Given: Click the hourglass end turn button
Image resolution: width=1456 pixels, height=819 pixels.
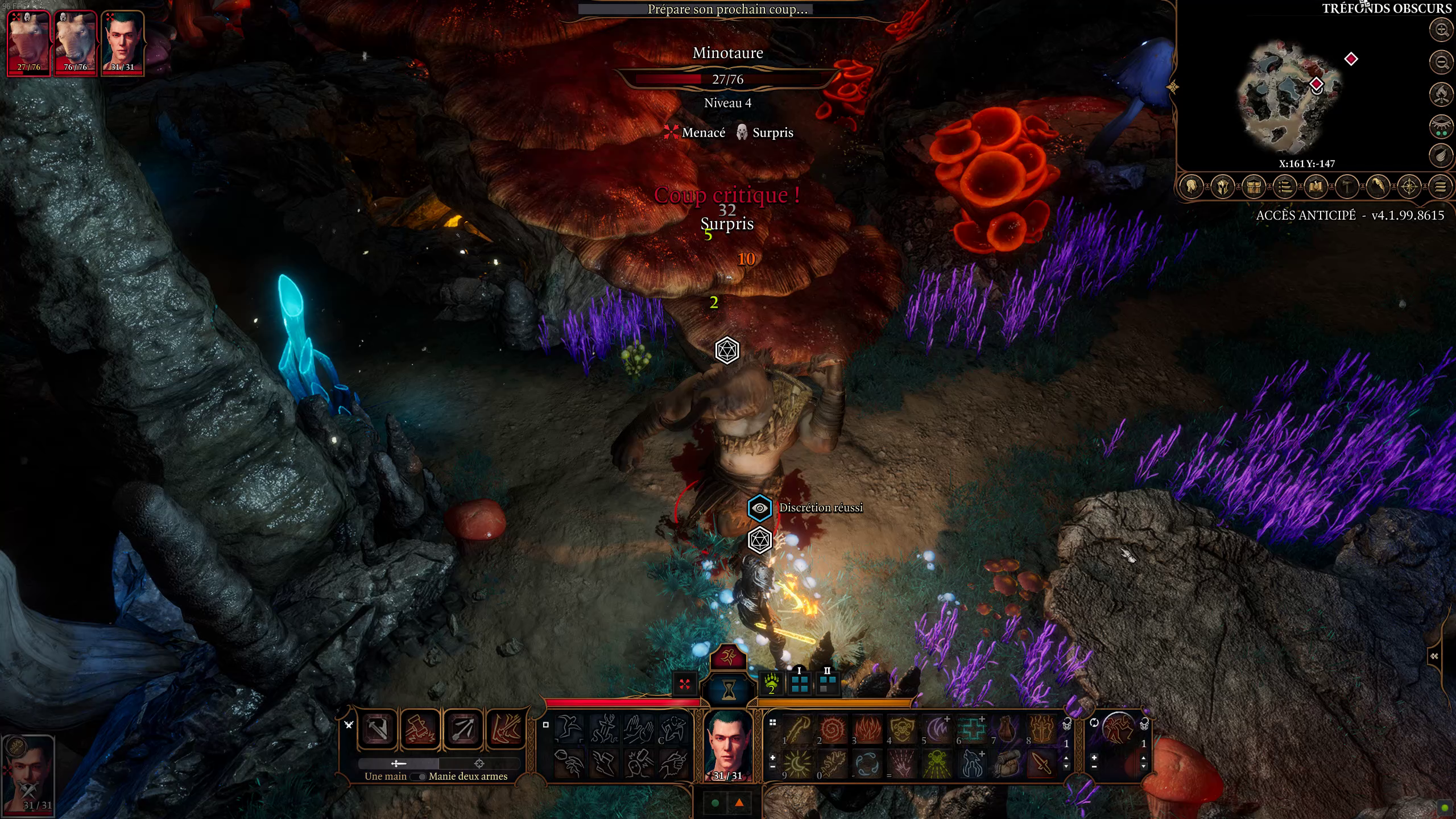Looking at the screenshot, I should click(728, 690).
